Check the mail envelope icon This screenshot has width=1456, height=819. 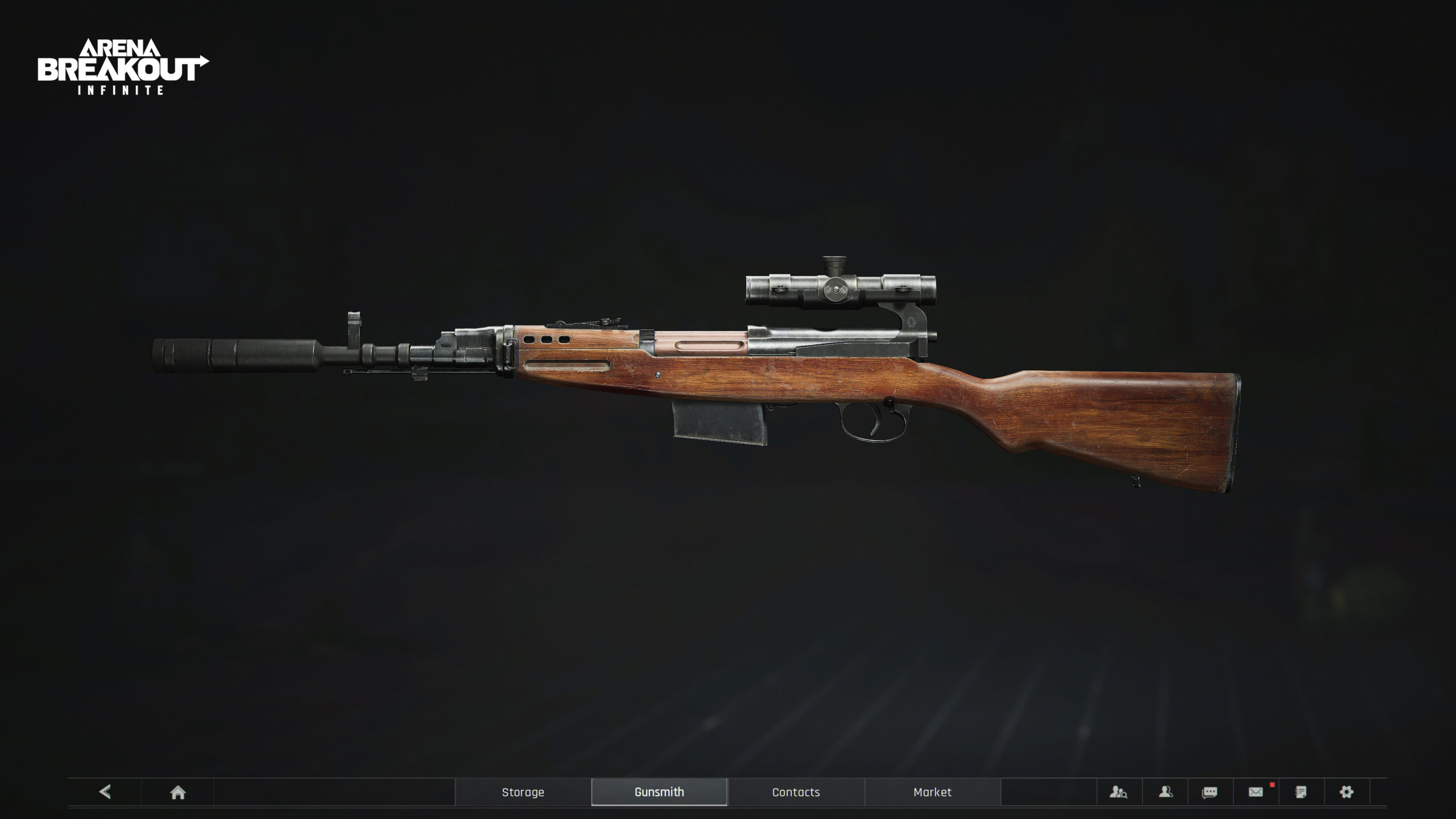click(1256, 792)
